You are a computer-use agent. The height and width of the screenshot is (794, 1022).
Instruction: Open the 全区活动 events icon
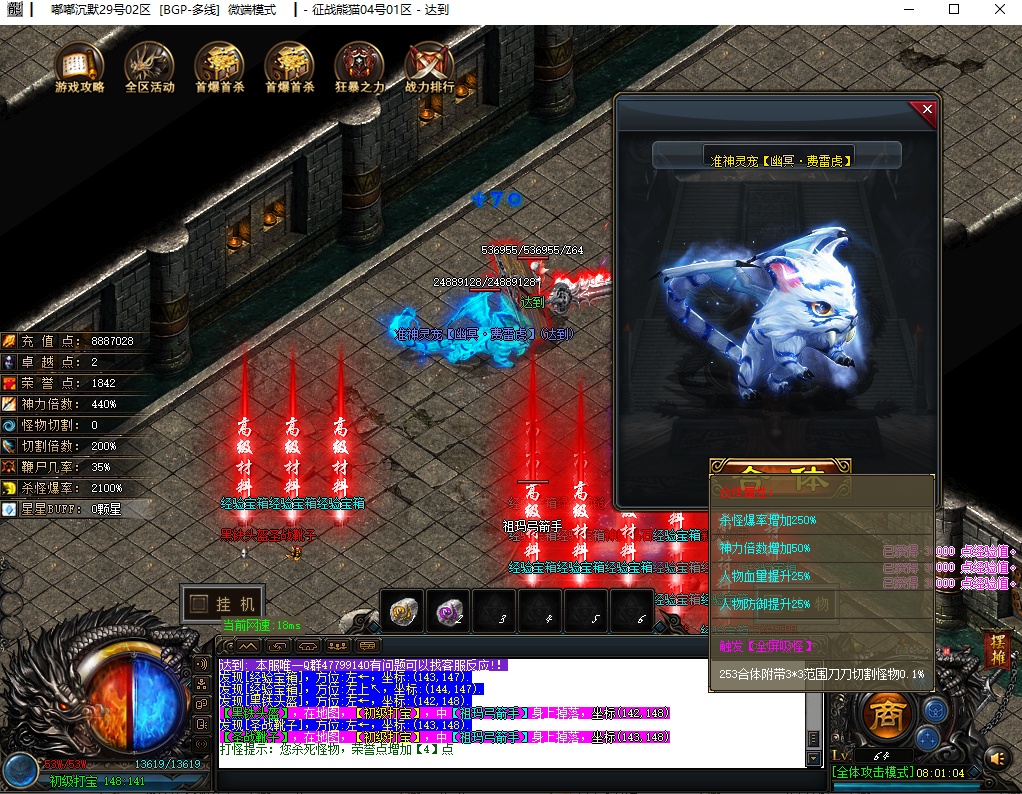point(149,64)
